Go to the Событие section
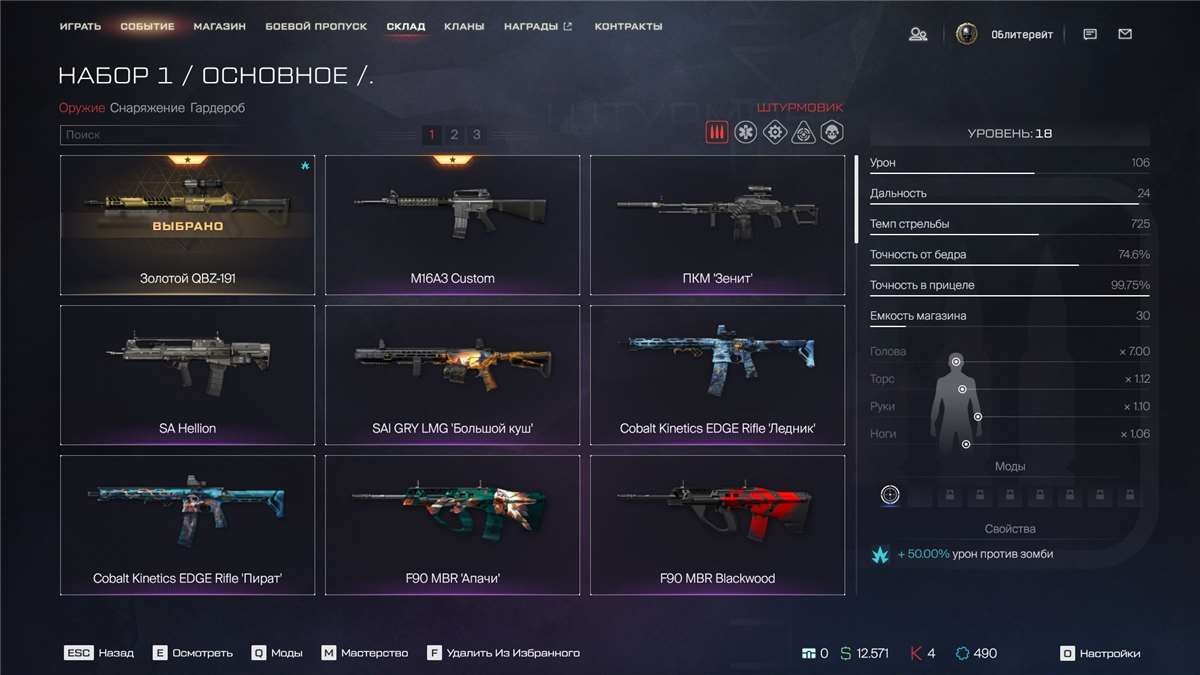 [147, 26]
